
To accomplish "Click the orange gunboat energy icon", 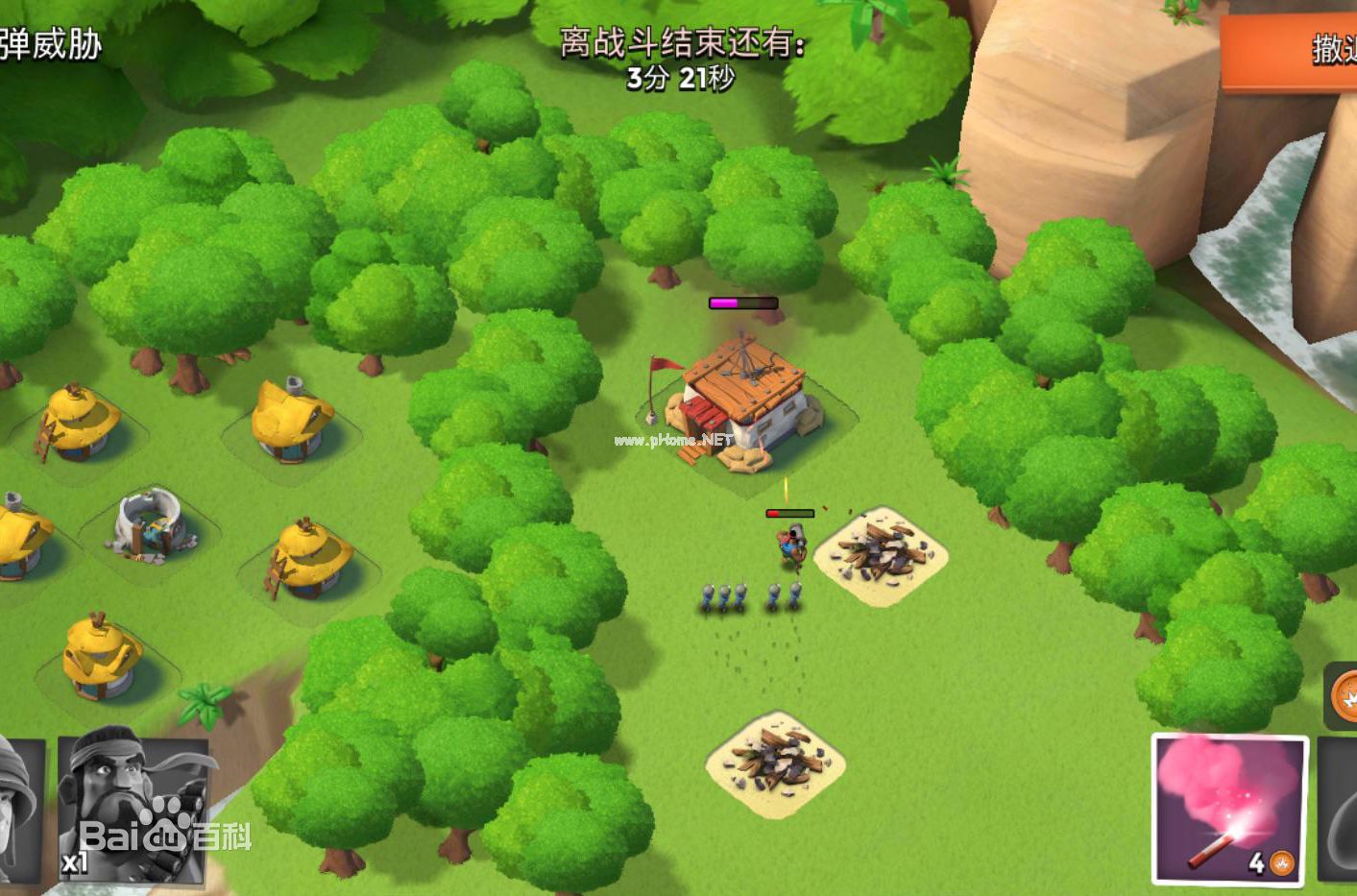I will (x=1345, y=694).
